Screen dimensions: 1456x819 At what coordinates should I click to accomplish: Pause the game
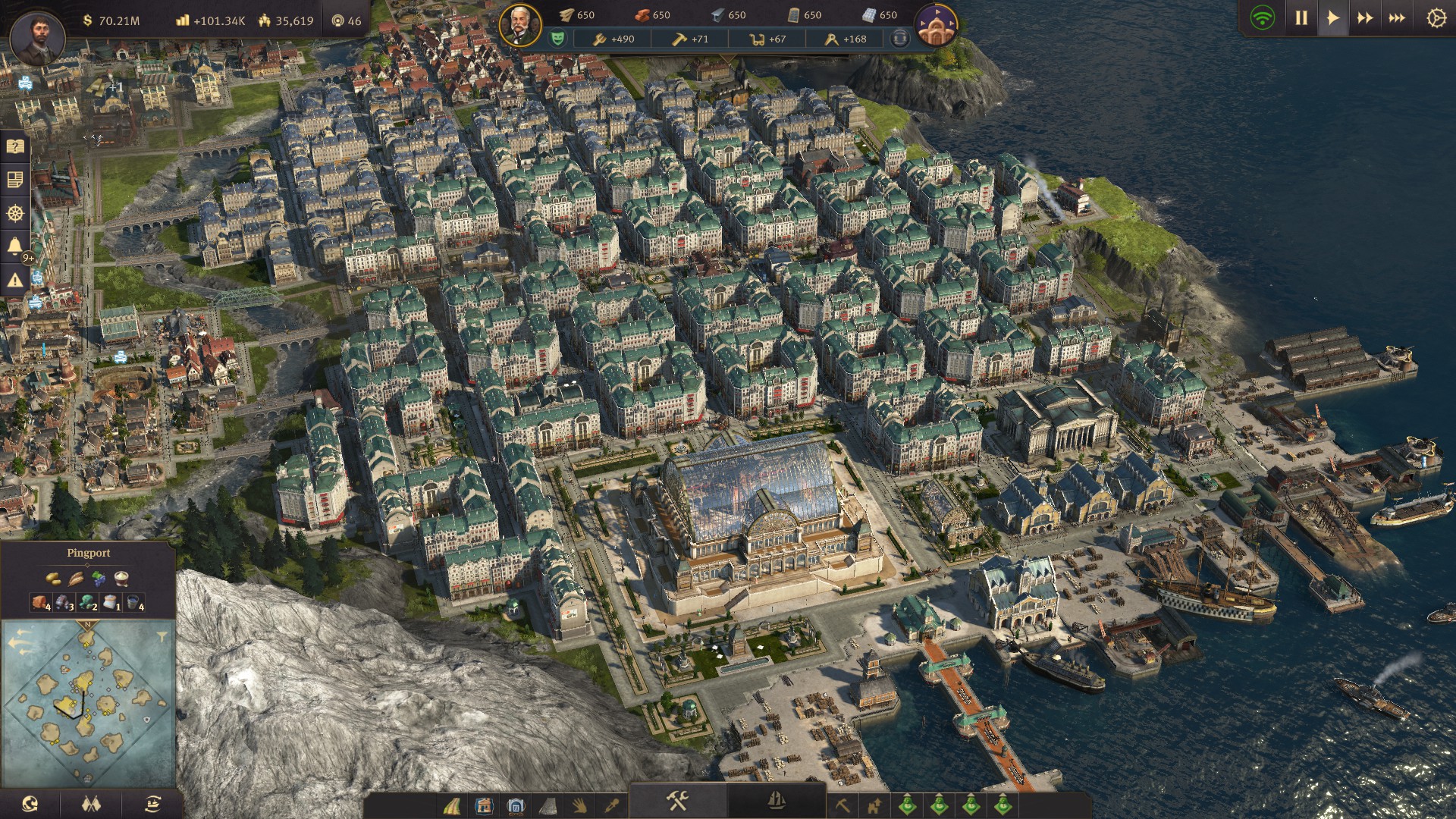coord(1301,18)
